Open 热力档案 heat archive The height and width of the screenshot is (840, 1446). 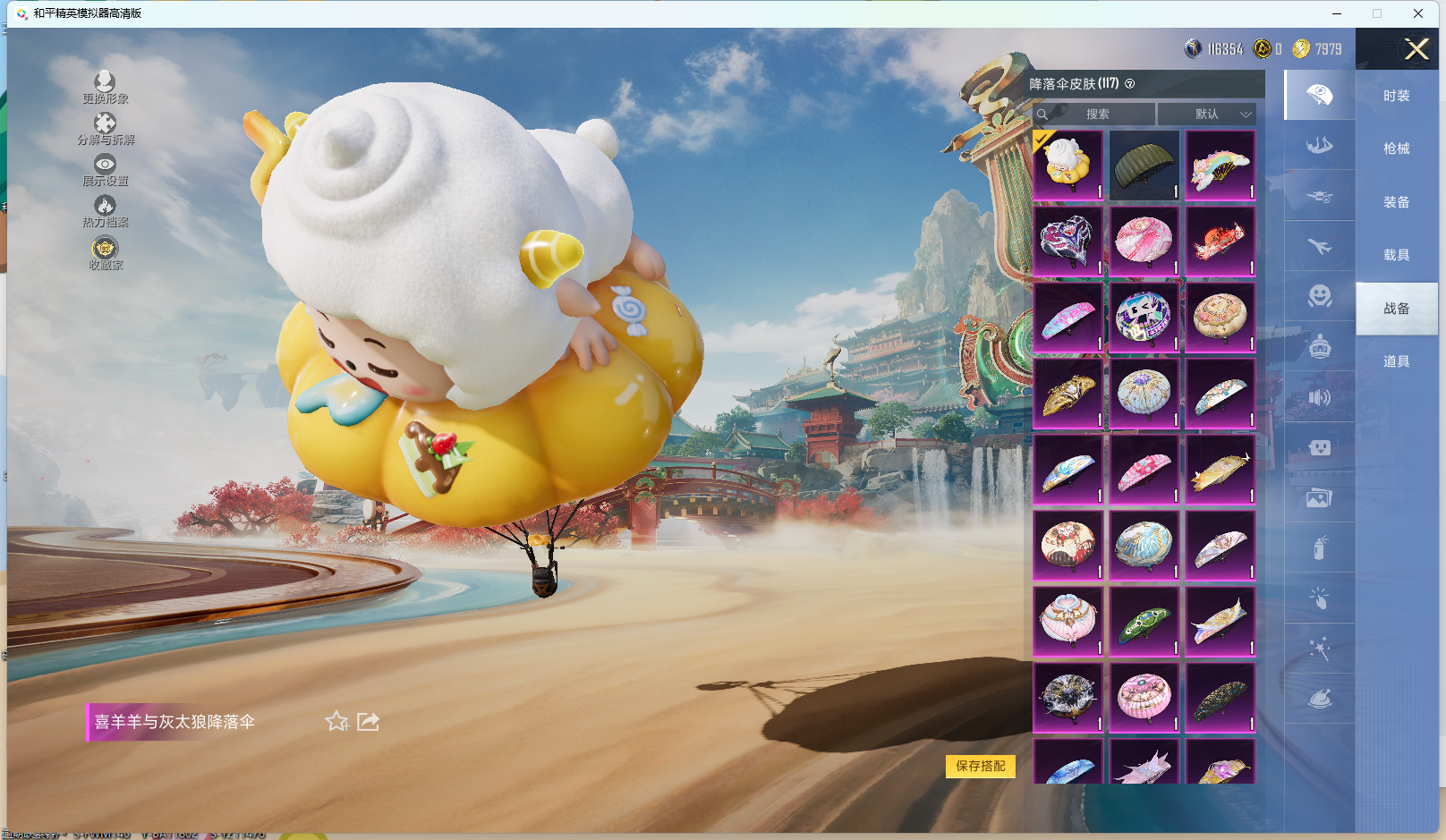point(105,211)
